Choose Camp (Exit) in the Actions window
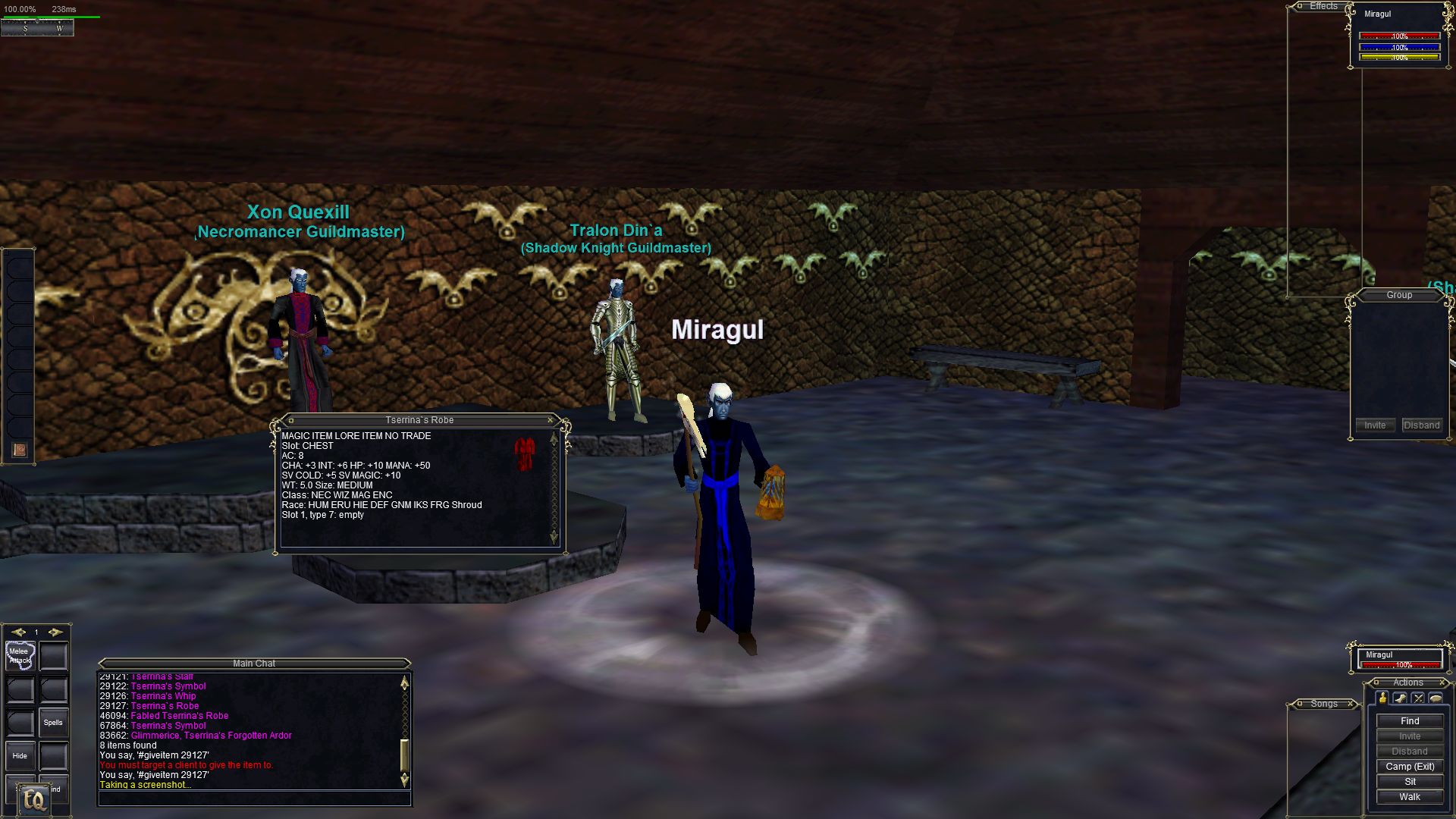Screen dimensions: 1456x819 coord(1410,767)
